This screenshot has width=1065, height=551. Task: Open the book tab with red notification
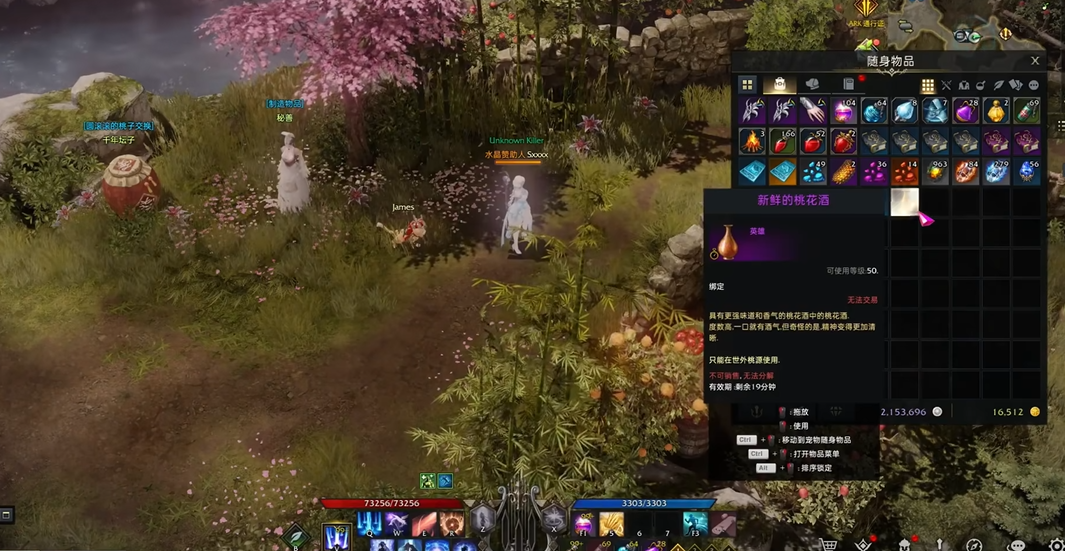click(x=848, y=85)
